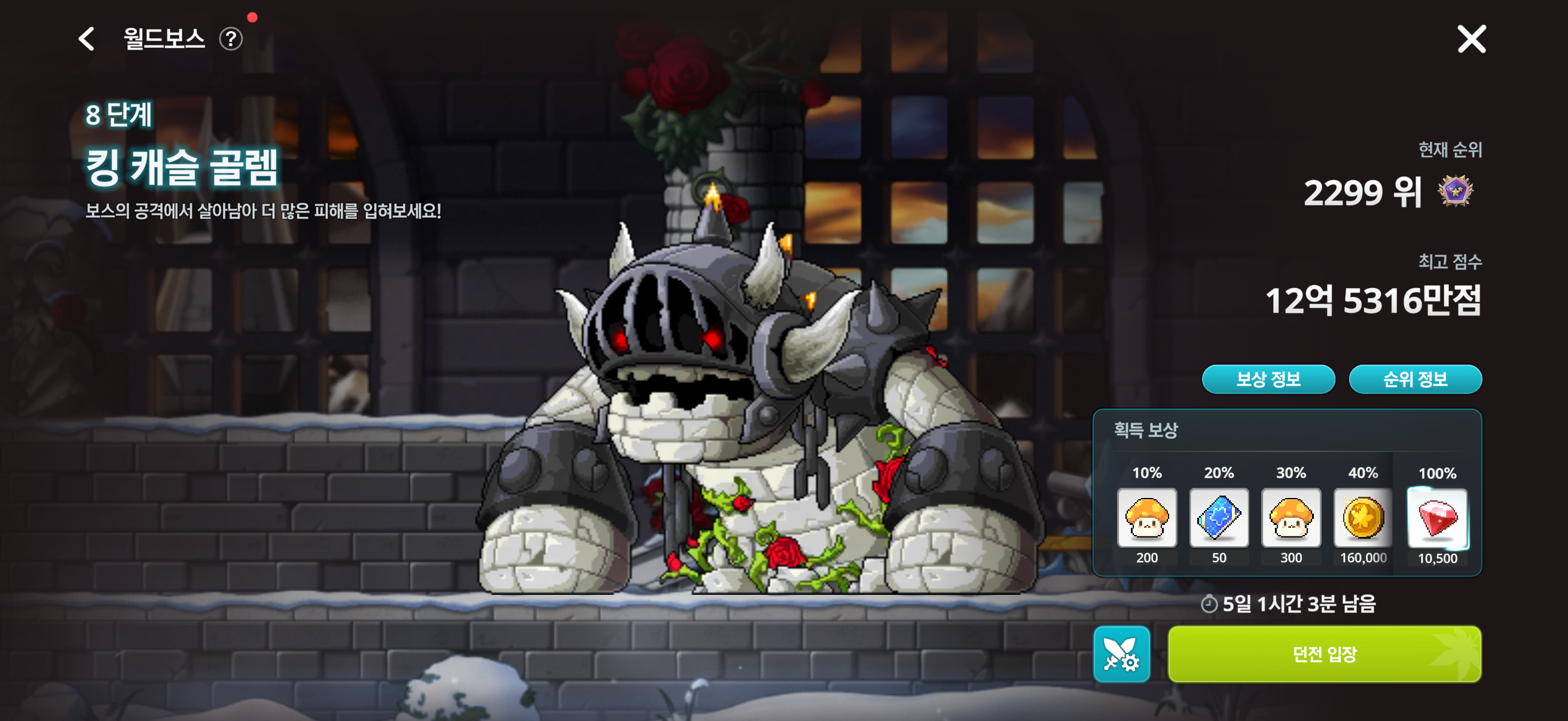Open 보상 정보 reward info
The image size is (1568, 721).
(1268, 379)
